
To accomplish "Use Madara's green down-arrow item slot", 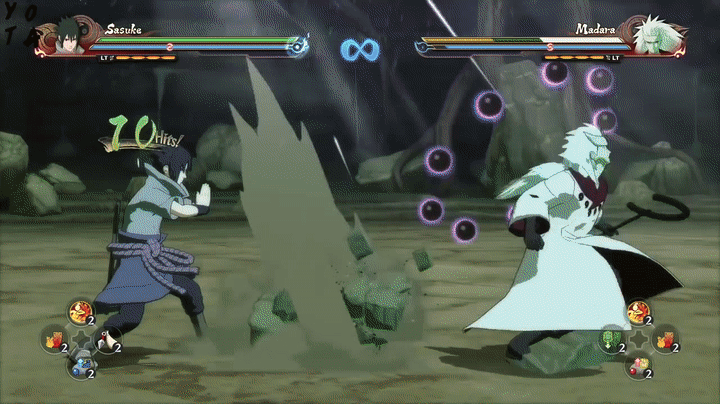I will (610, 340).
